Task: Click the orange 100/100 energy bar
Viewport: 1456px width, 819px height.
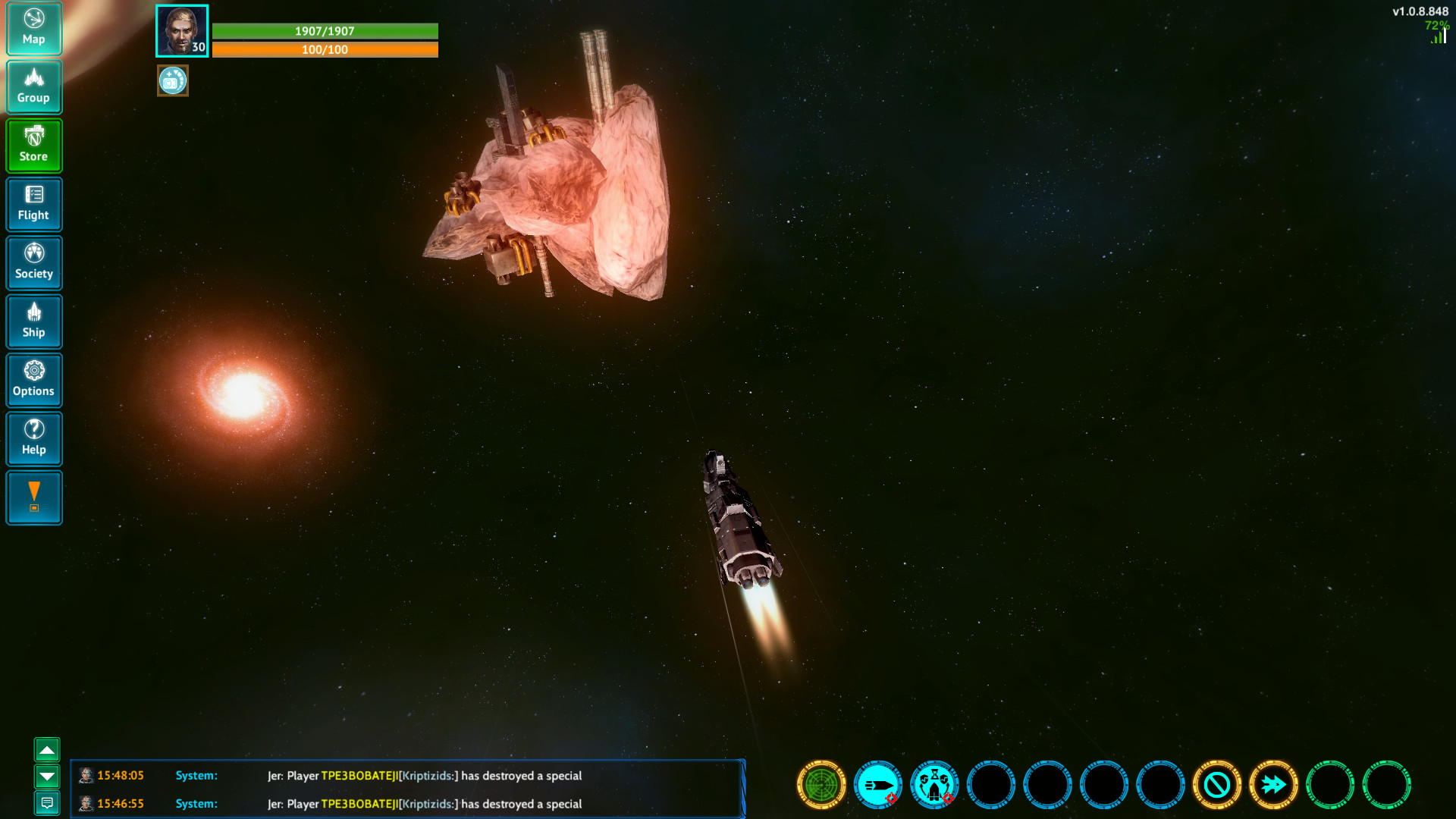Action: pos(325,49)
